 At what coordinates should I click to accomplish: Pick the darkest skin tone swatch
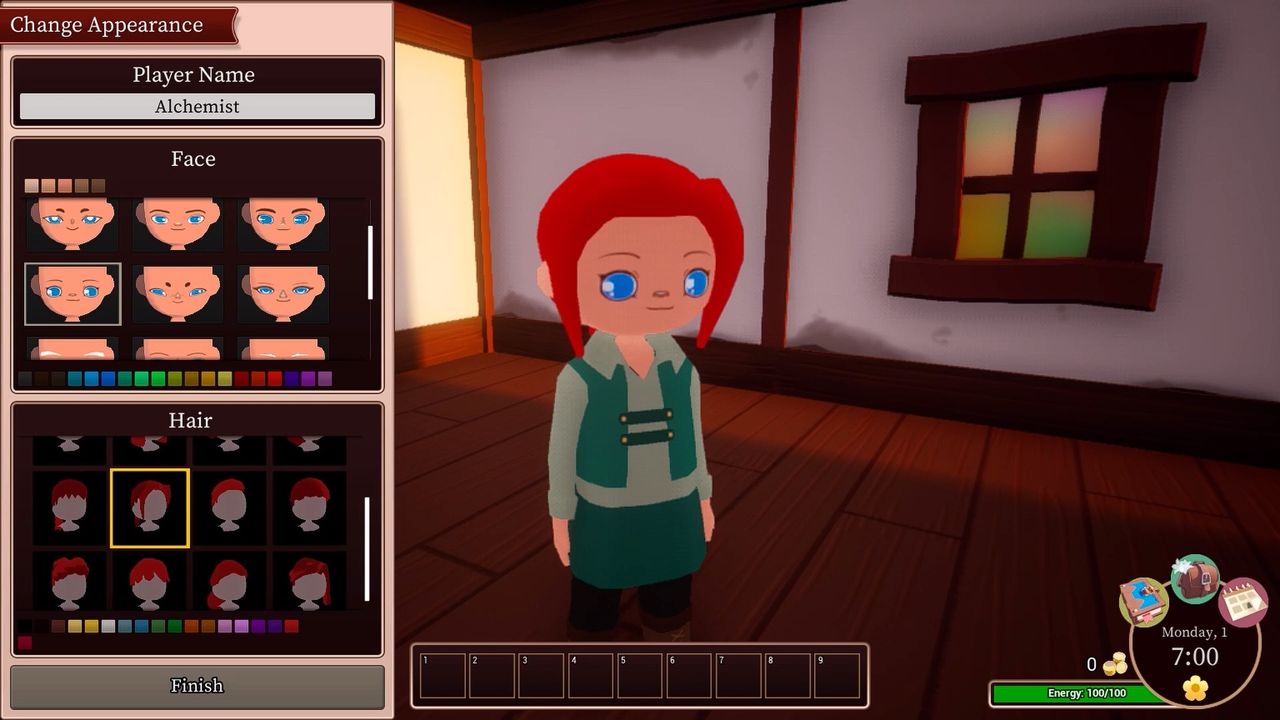coord(97,185)
